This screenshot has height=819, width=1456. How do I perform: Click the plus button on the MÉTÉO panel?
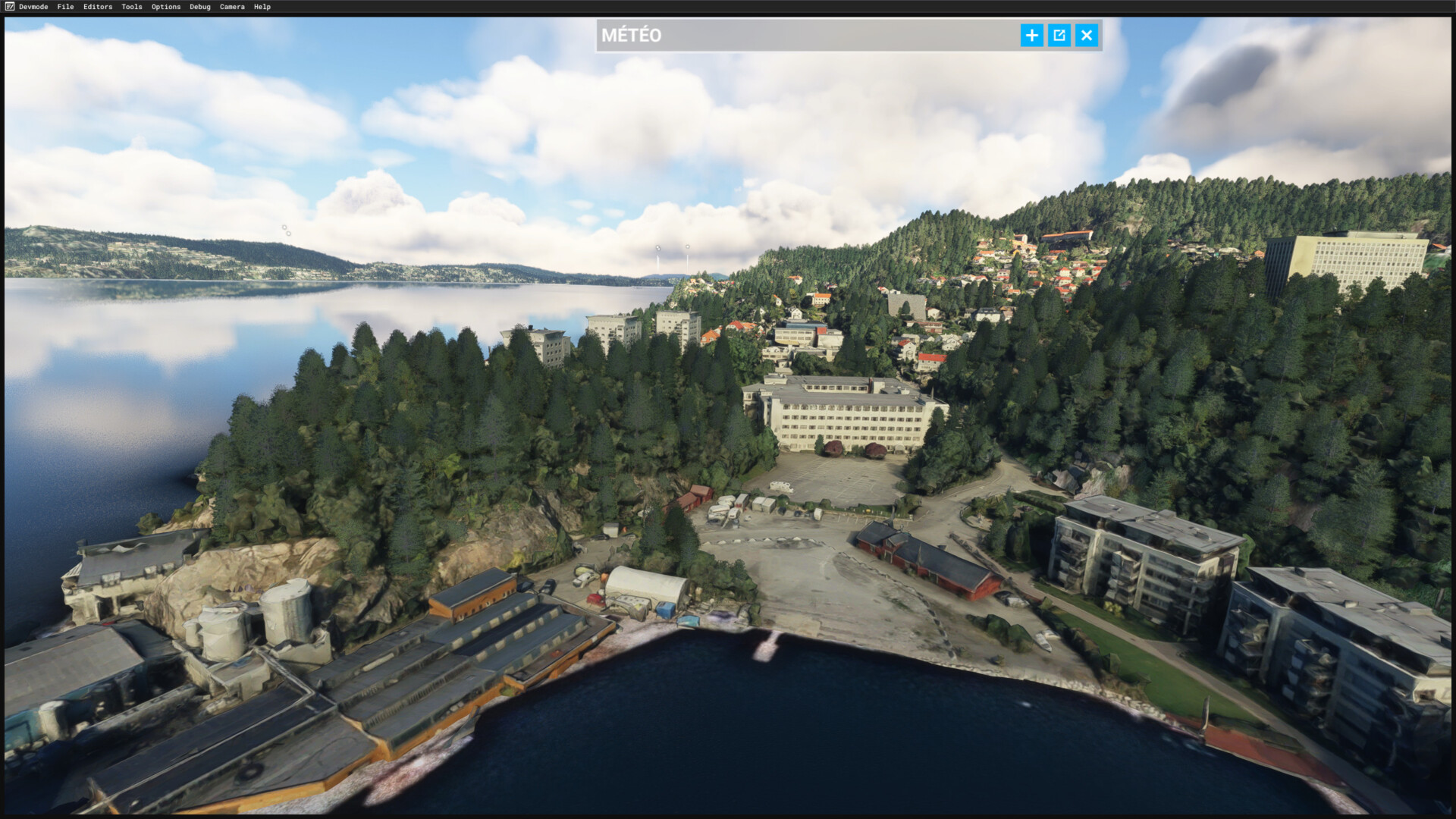coord(1031,35)
